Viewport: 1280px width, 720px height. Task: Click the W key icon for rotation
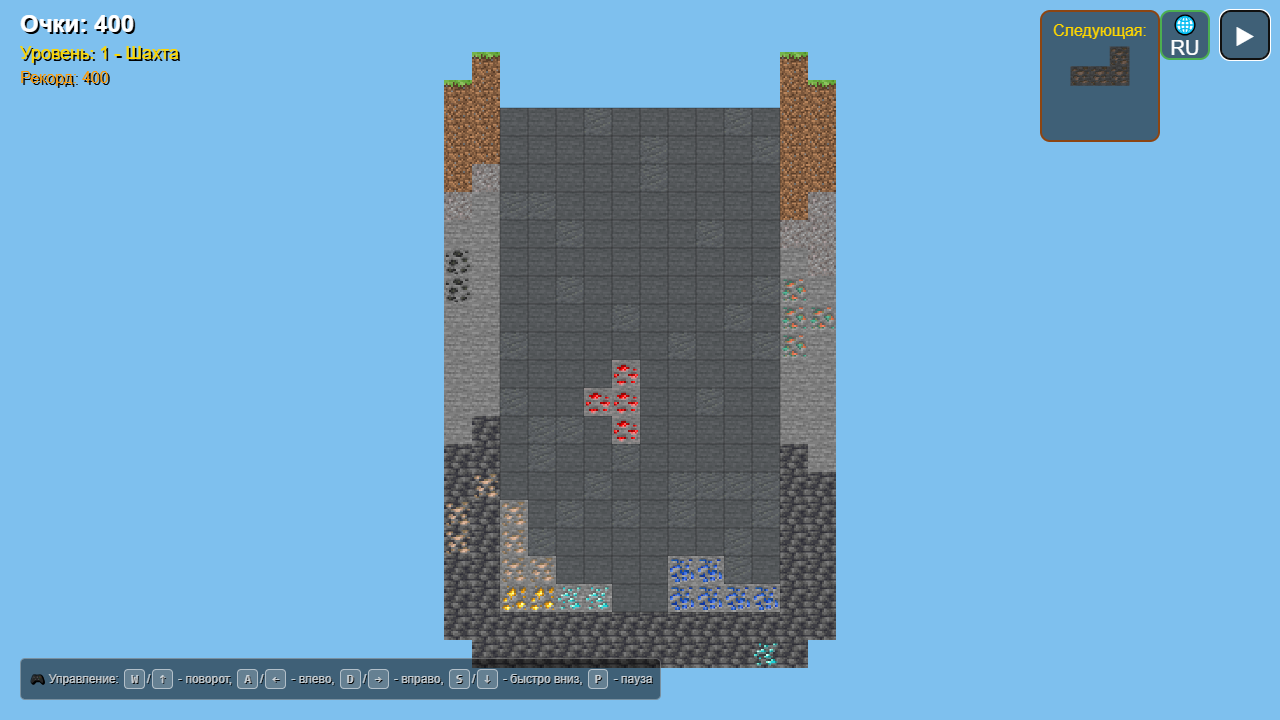click(133, 679)
